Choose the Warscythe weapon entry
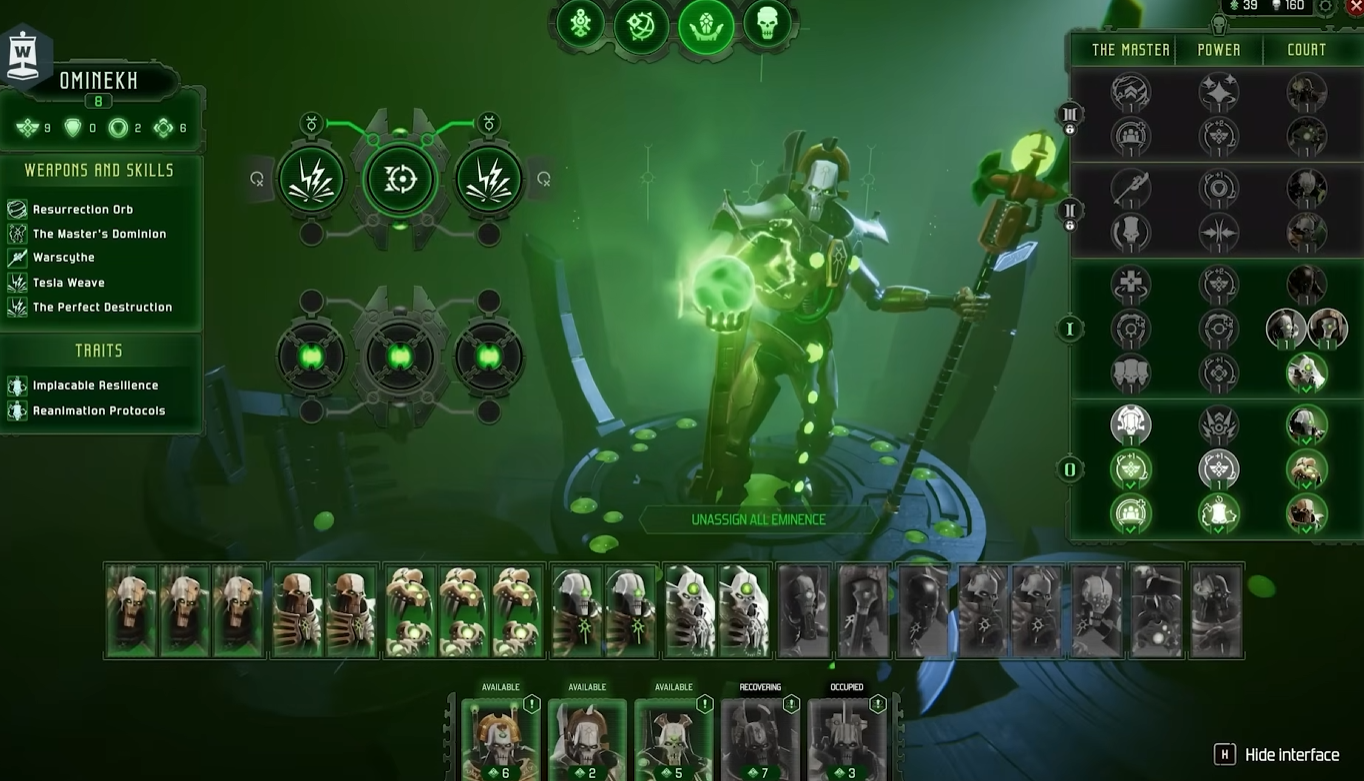The height and width of the screenshot is (781, 1364). point(63,258)
